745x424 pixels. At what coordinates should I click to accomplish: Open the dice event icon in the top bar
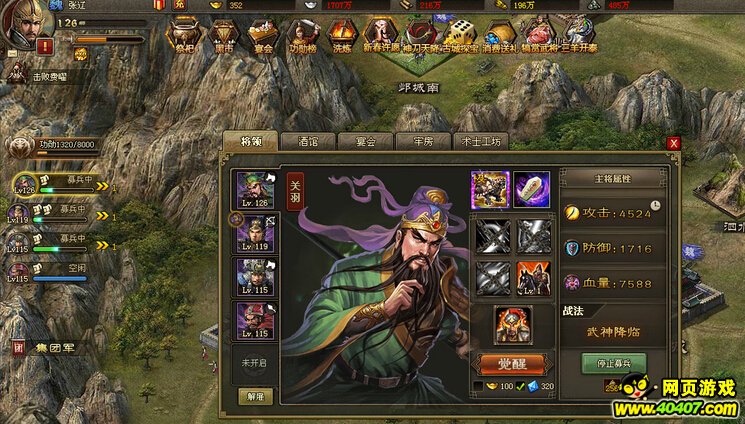(x=459, y=36)
